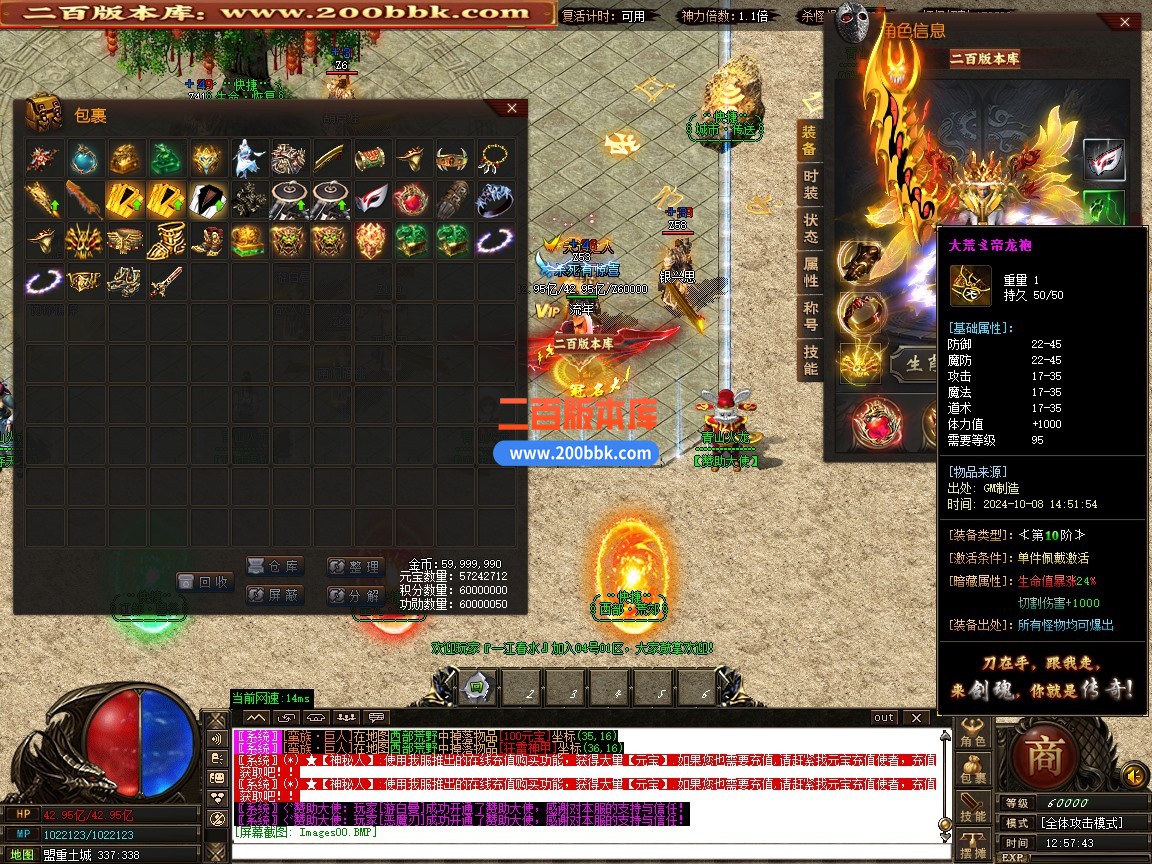
Task: Sort the bag with 整理
Action: [355, 567]
